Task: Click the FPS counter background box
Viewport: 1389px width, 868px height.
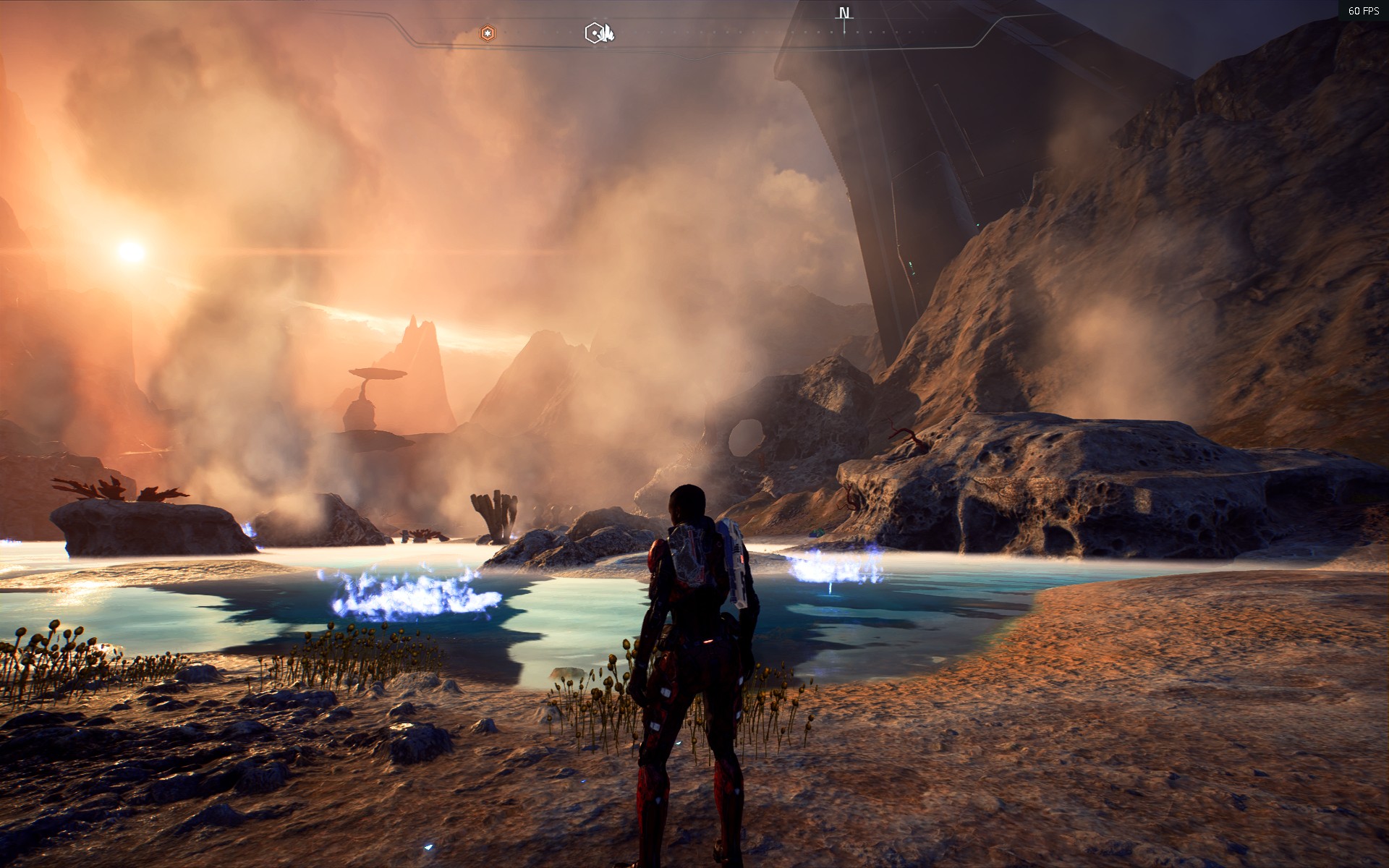Action: 1363,11
